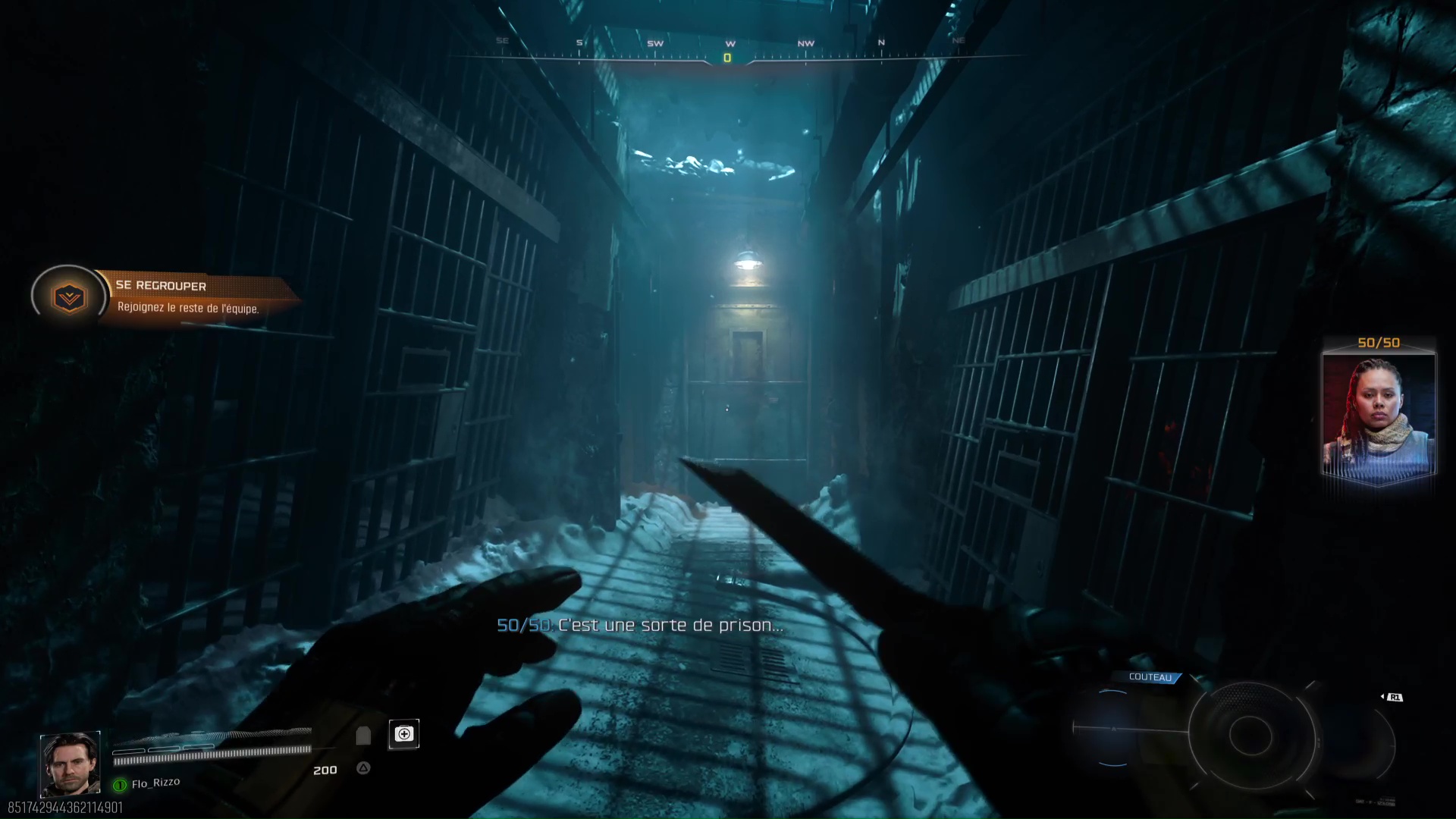The image size is (1456, 819).
Task: Click the subtitle text C'est une sorte de prison
Action: (x=667, y=626)
